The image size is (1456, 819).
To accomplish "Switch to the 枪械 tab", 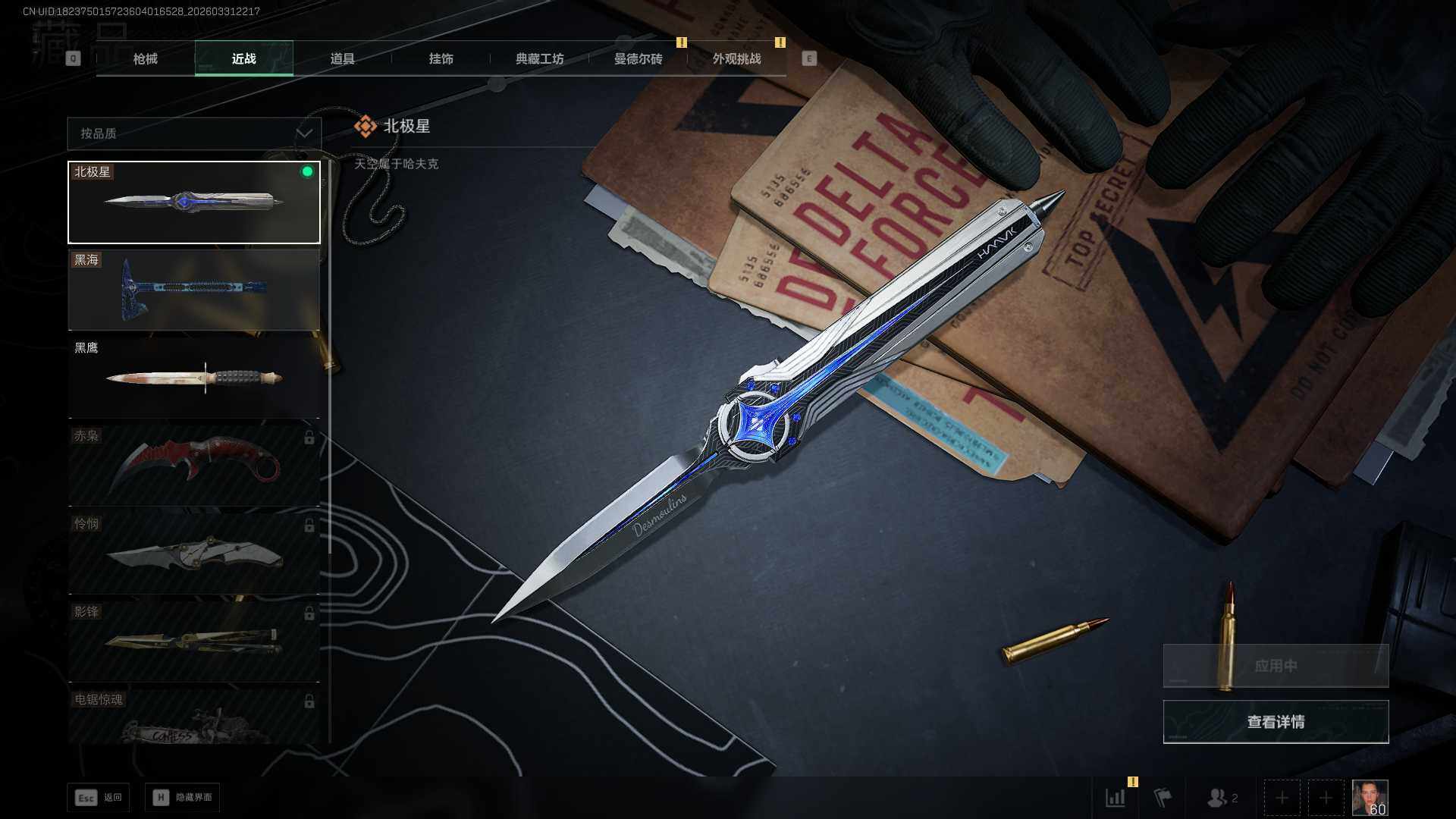I will click(146, 59).
